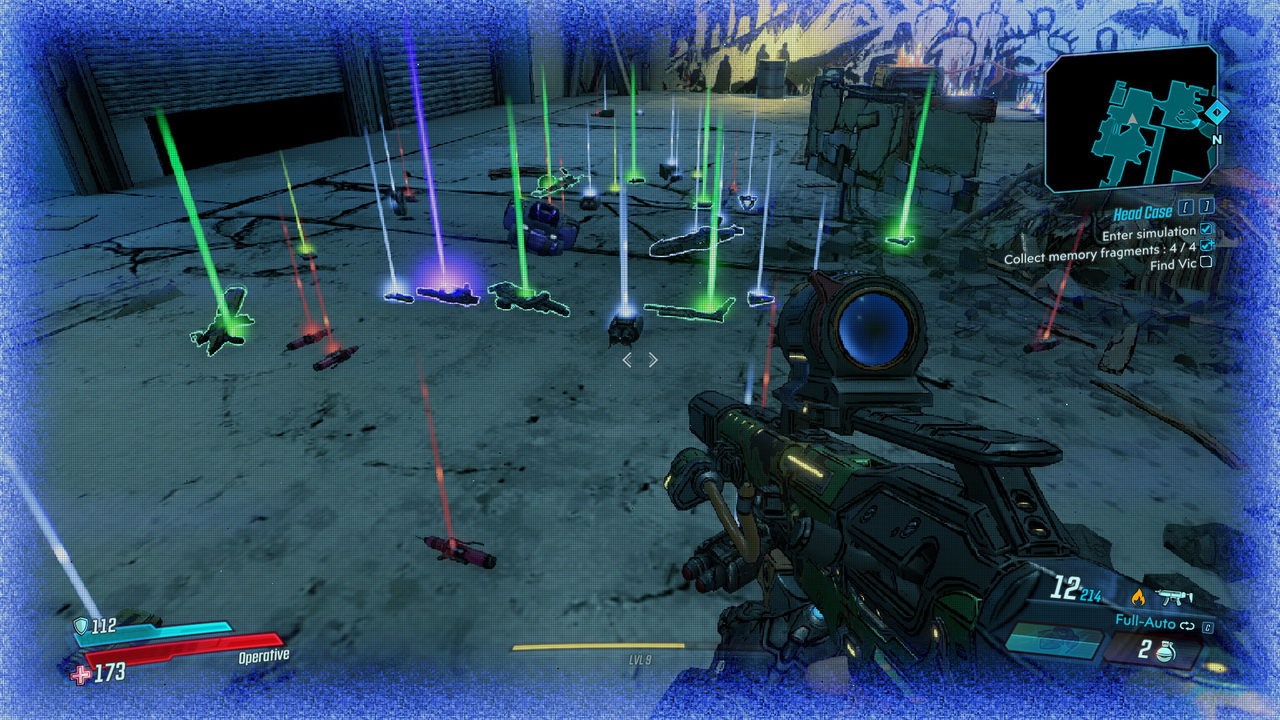1280x720 pixels.
Task: Select the Head Case mission title
Action: coord(1143,213)
